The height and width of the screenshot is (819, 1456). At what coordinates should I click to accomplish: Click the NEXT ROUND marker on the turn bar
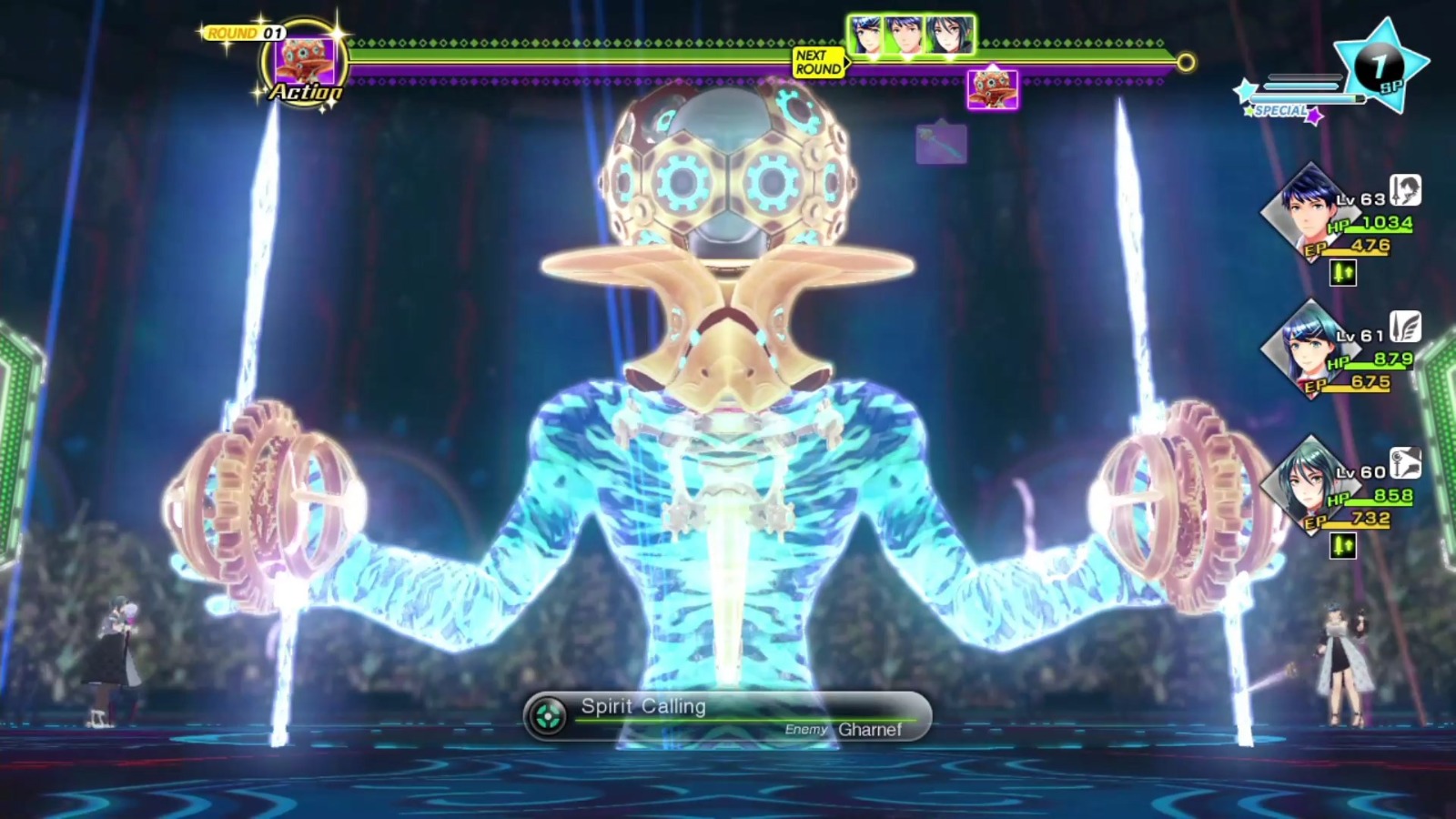tap(817, 66)
